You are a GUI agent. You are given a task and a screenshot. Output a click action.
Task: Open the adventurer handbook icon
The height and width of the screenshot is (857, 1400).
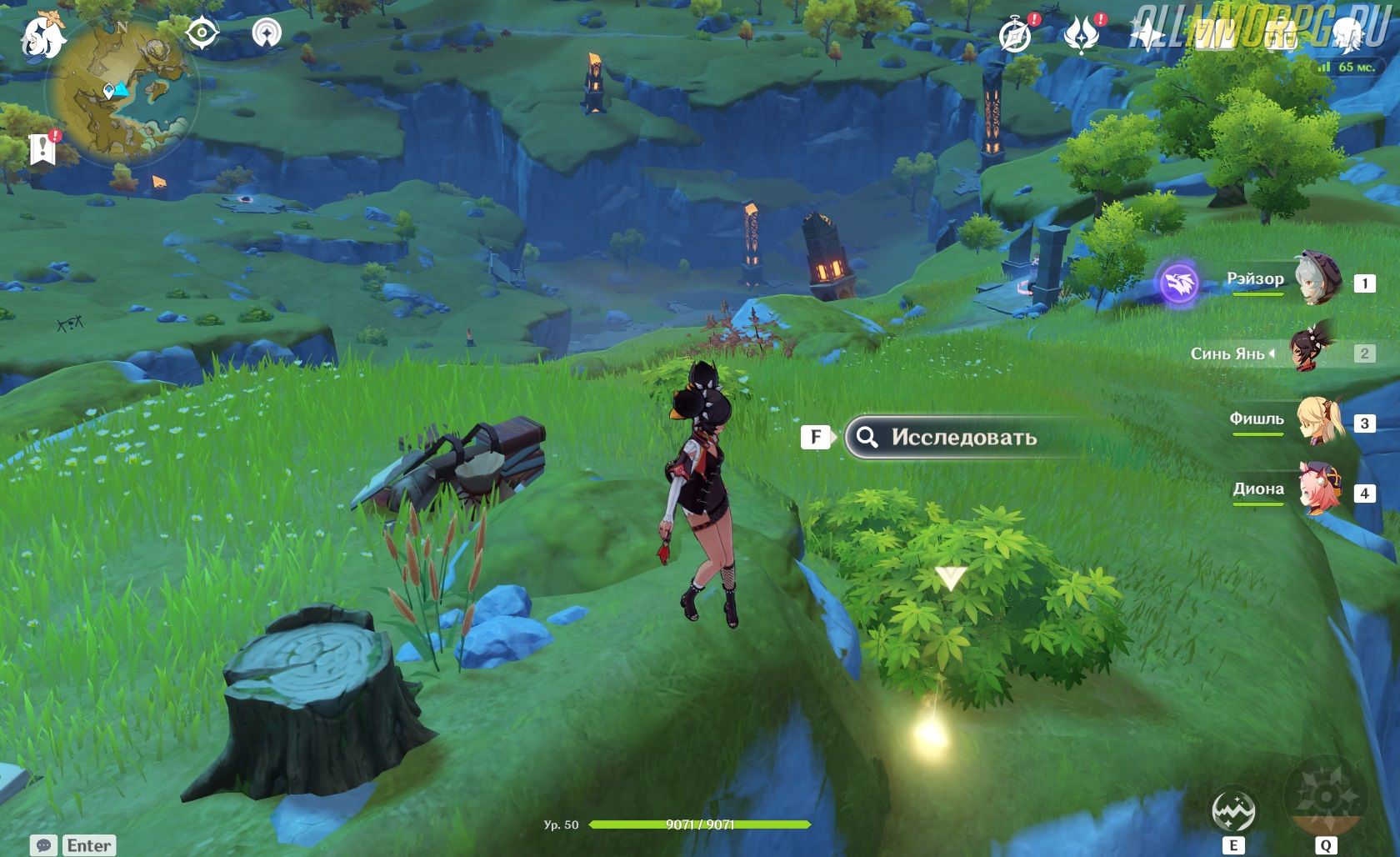(1214, 35)
